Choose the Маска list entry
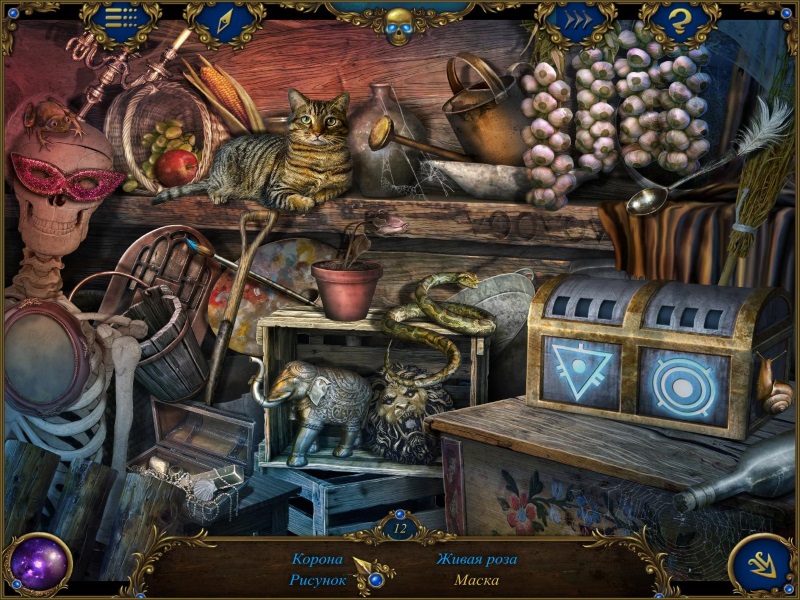The width and height of the screenshot is (800, 600). [476, 579]
